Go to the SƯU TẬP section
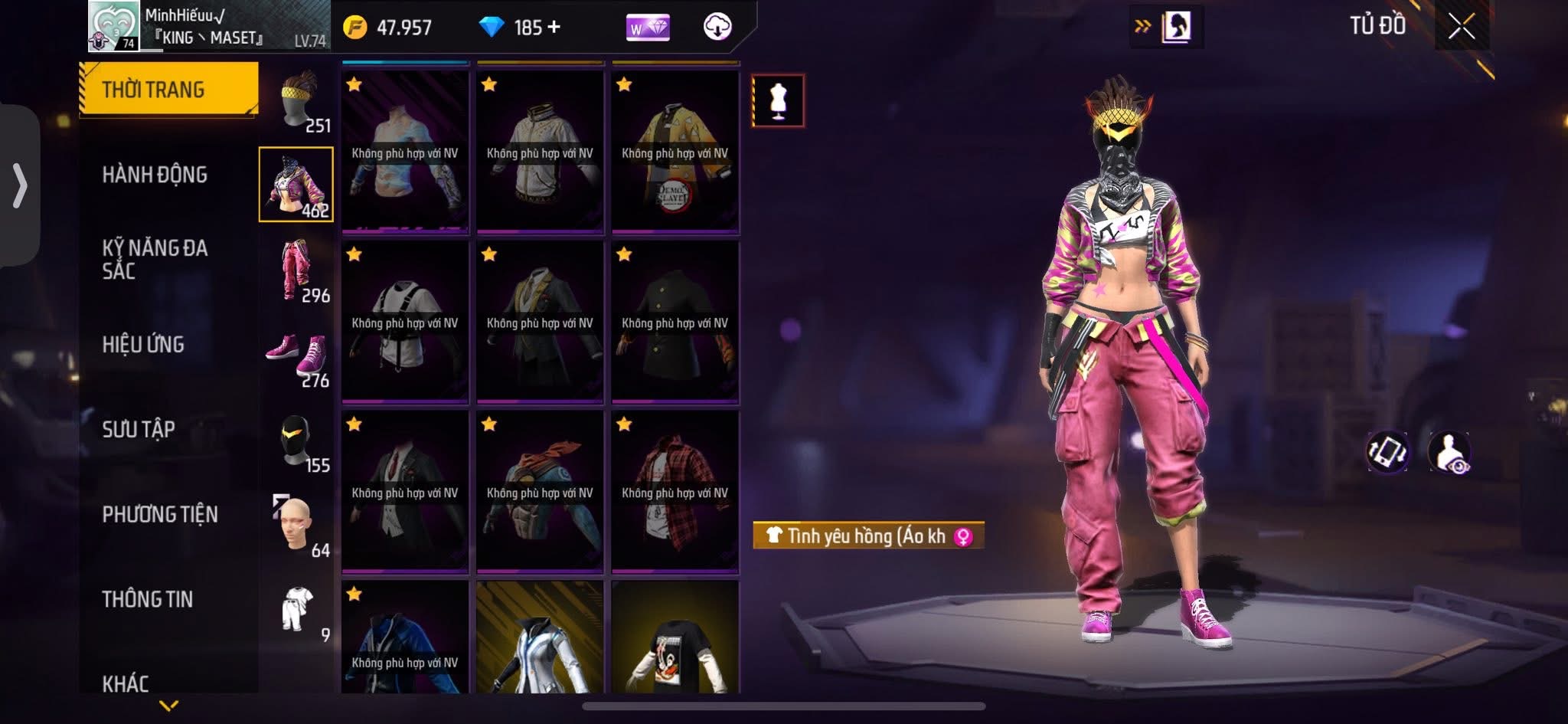This screenshot has width=1568, height=724. click(x=139, y=430)
